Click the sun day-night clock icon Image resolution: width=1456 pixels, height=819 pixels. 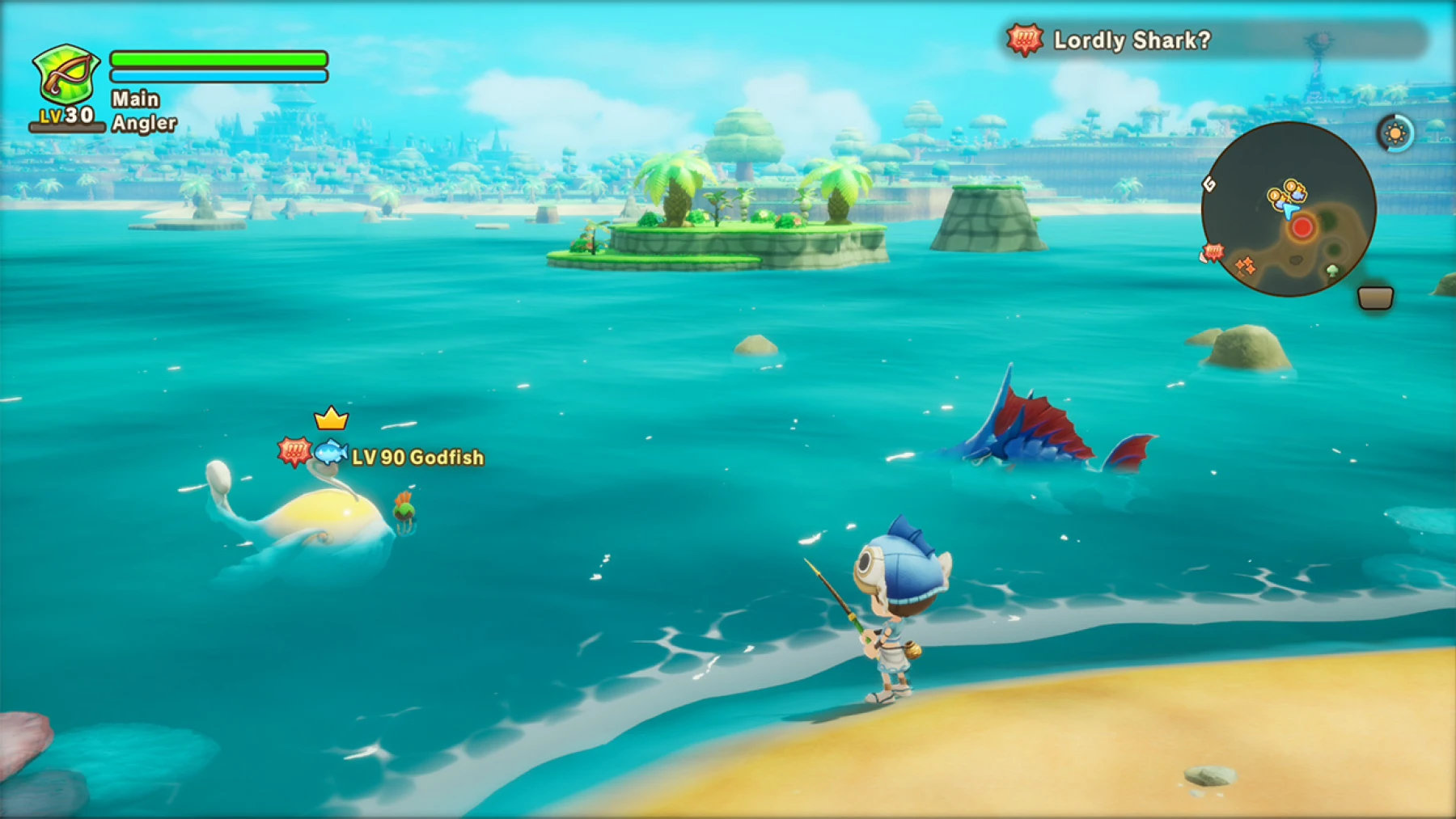coord(1395,133)
